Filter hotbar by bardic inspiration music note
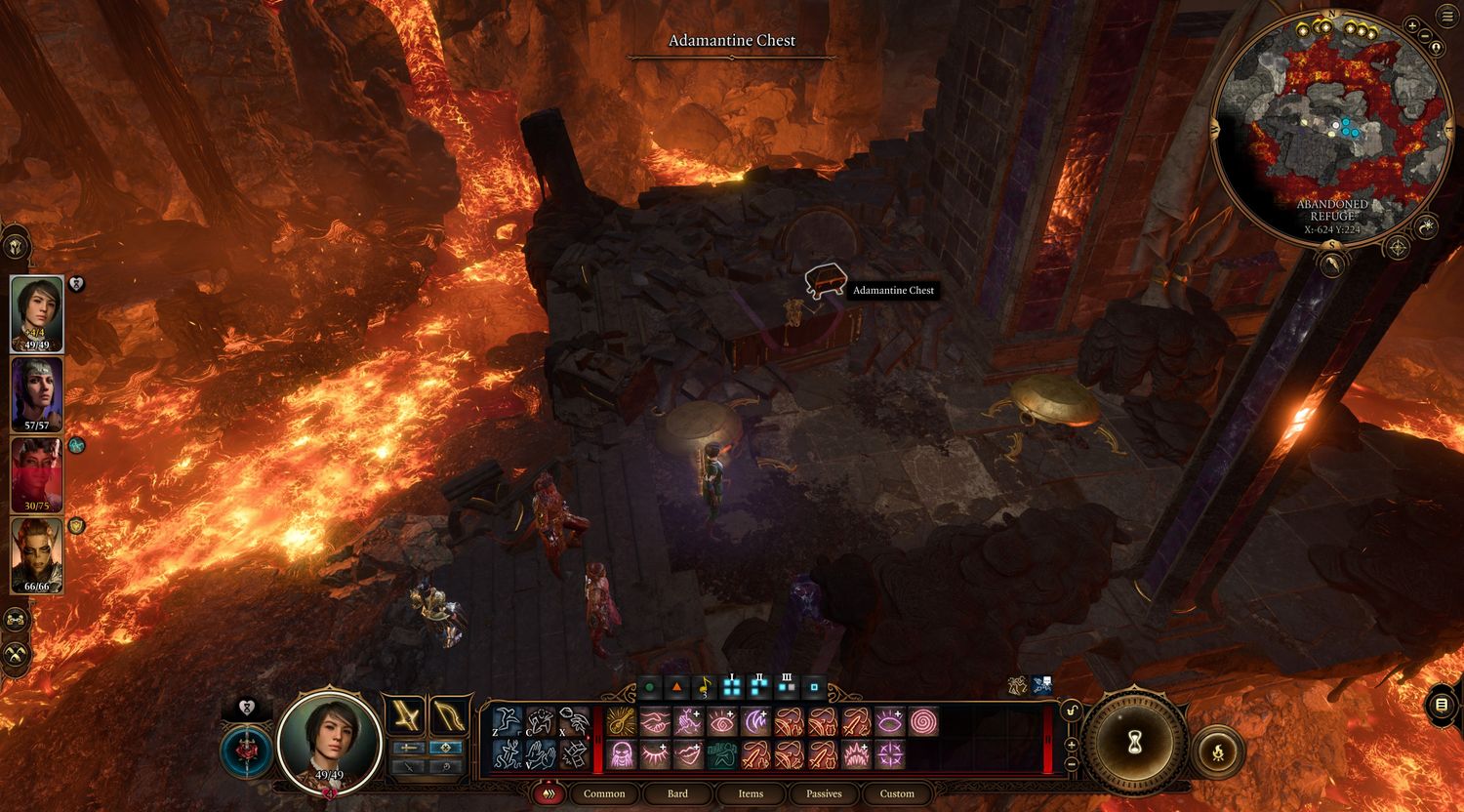This screenshot has width=1464, height=812. pyautogui.click(x=704, y=687)
